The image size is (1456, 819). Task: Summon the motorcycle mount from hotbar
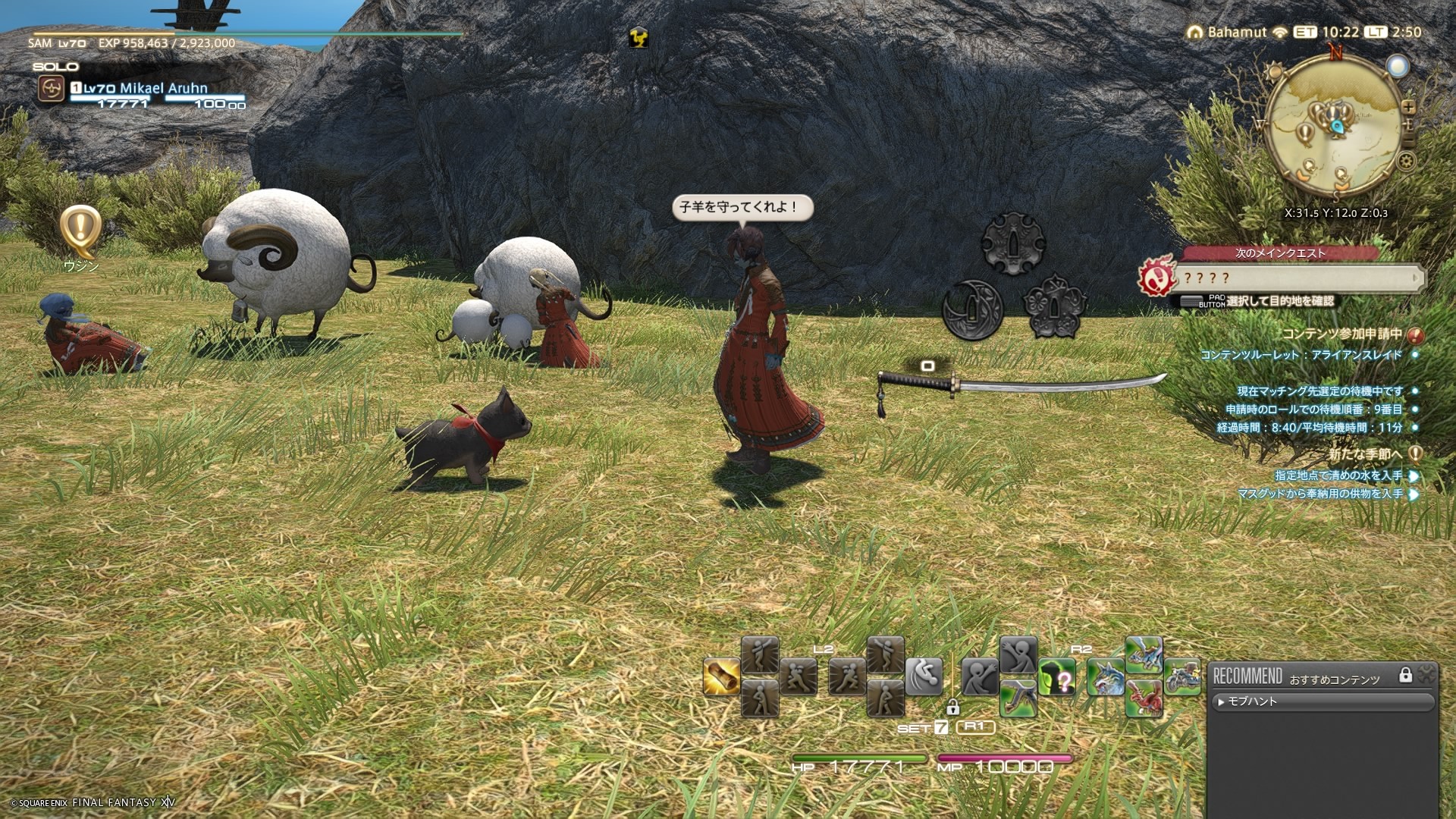1181,677
